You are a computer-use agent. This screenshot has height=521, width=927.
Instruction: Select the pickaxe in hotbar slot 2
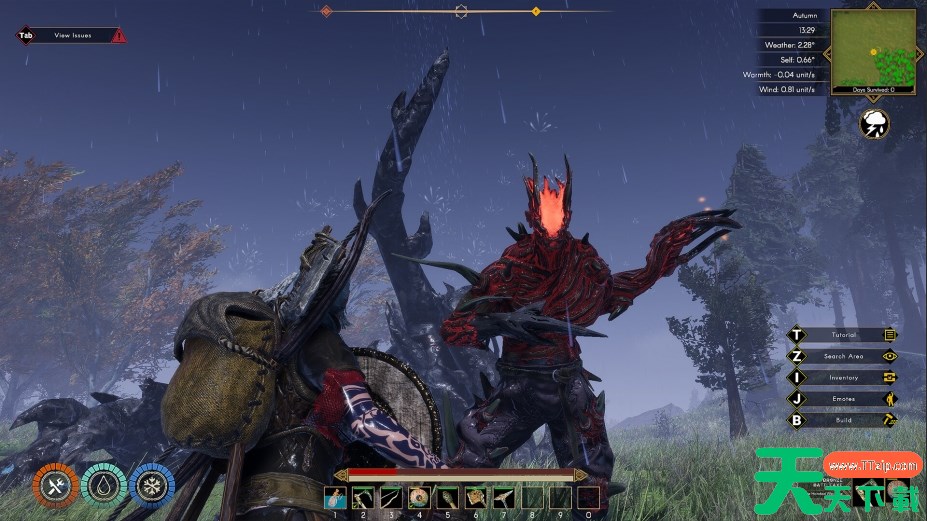363,498
